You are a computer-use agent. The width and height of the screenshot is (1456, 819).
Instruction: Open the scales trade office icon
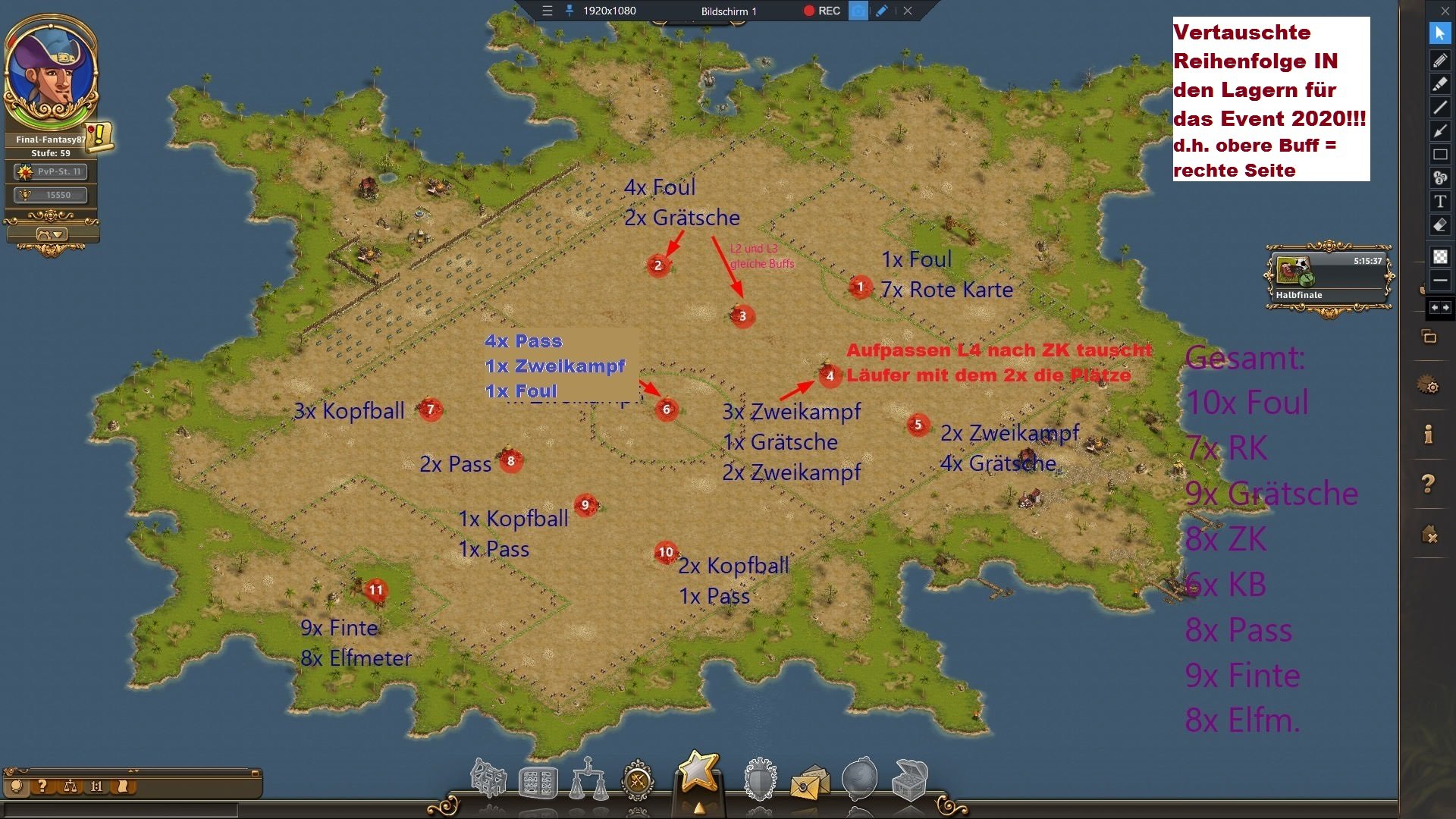(x=588, y=780)
